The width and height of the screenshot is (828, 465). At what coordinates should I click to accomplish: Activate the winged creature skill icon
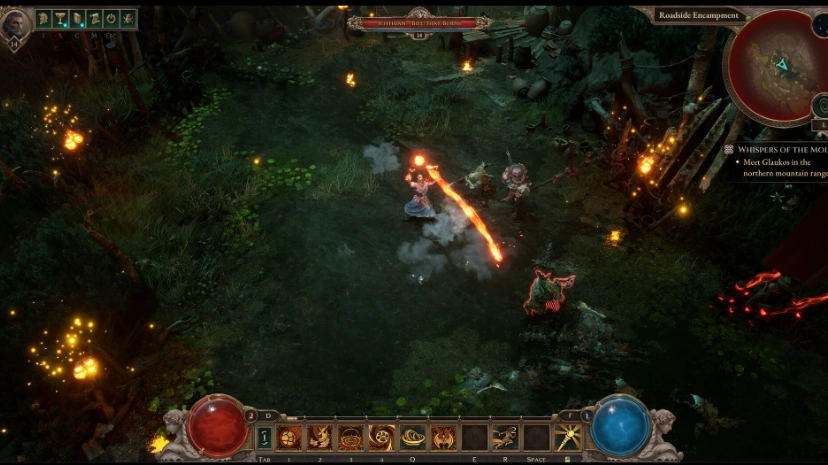click(x=444, y=438)
